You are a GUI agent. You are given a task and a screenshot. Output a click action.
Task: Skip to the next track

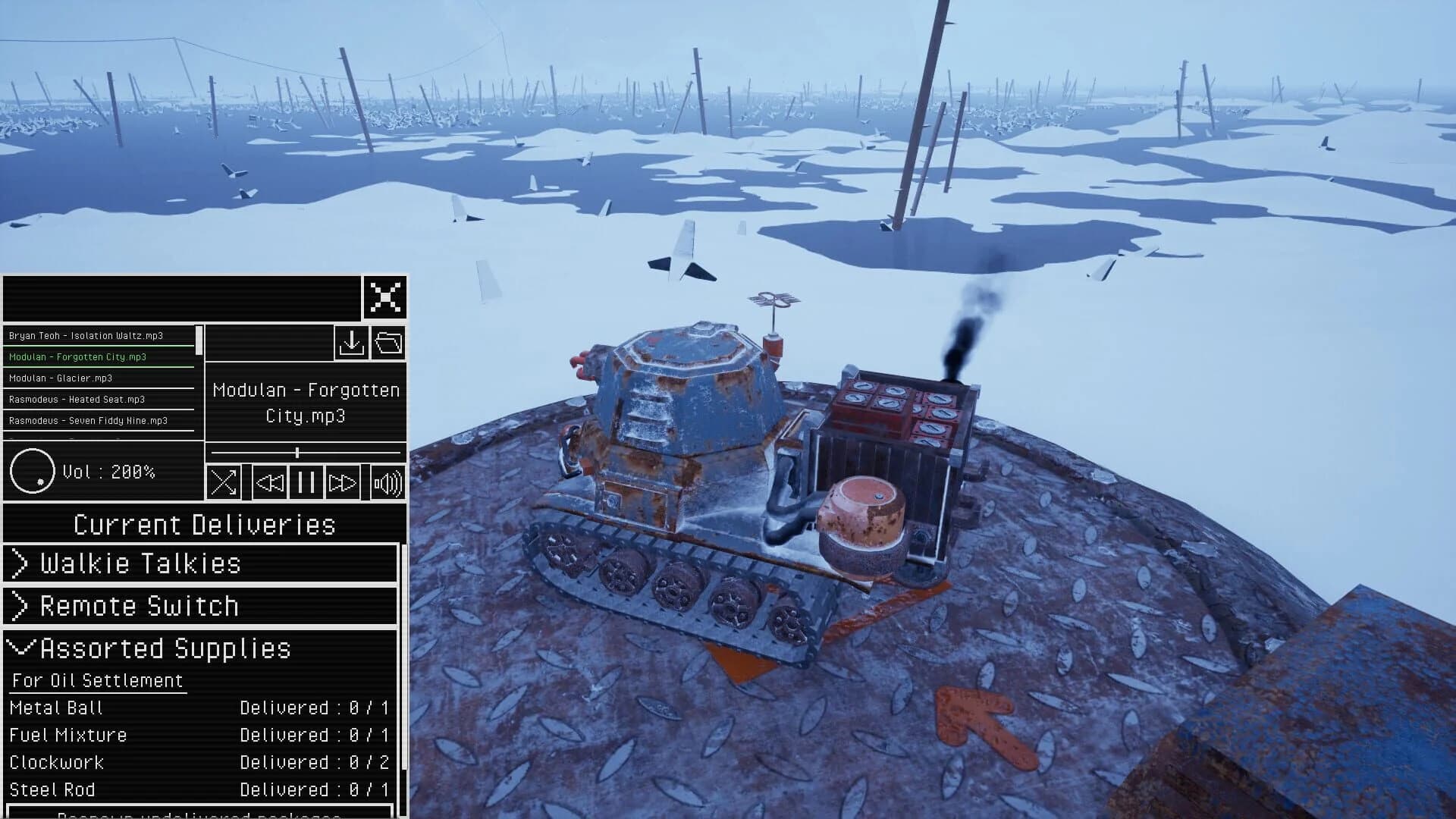[x=344, y=482]
